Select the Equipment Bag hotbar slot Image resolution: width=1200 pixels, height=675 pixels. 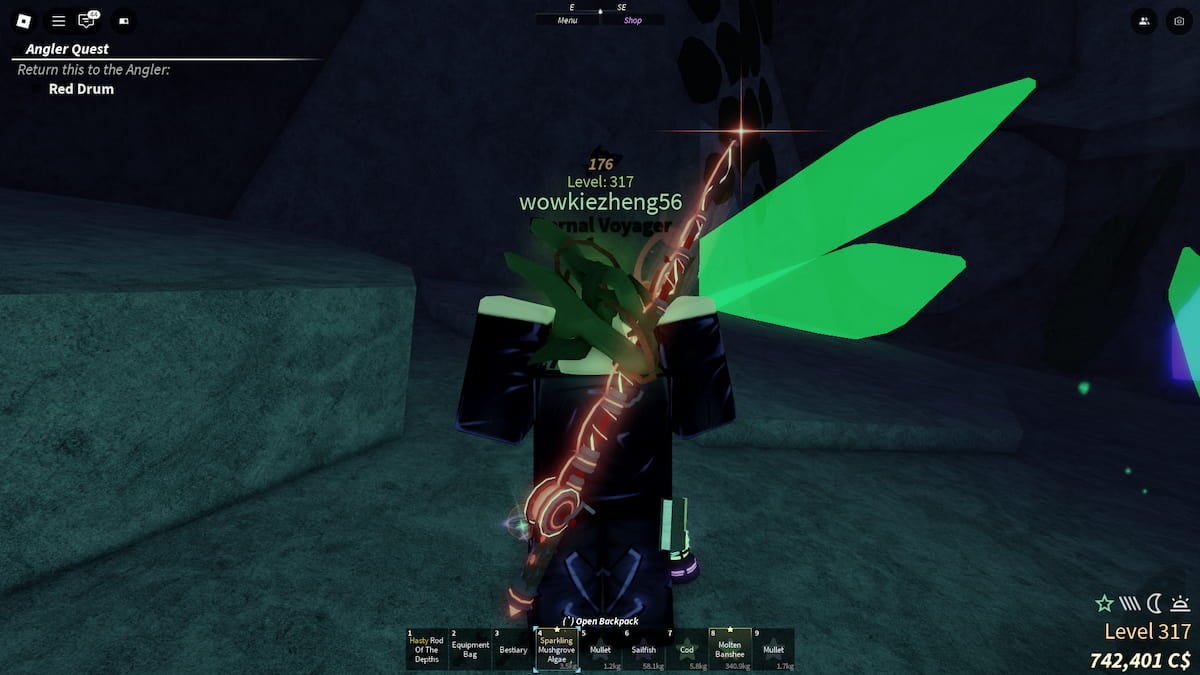coord(470,649)
